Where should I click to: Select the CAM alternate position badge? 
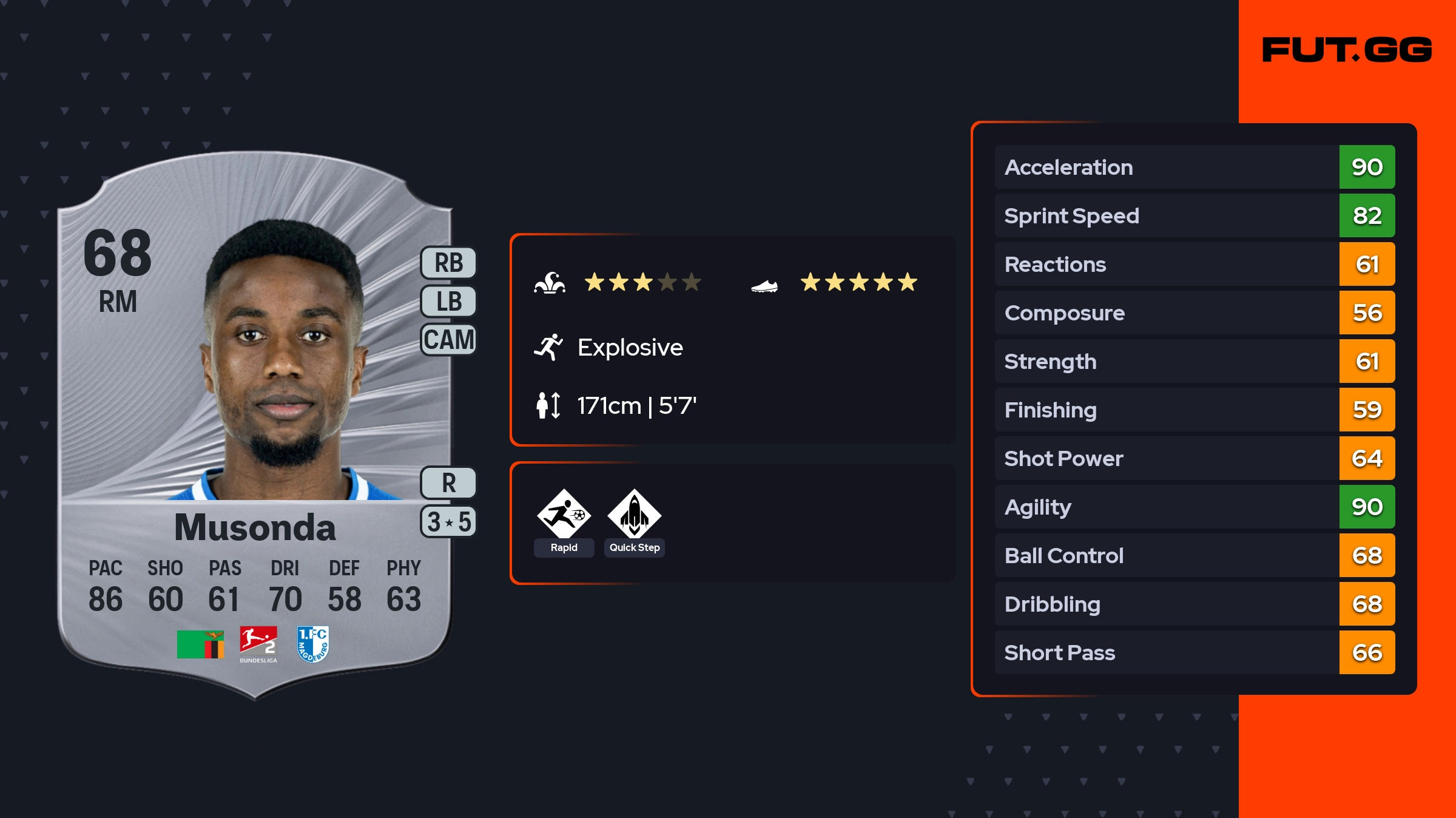pyautogui.click(x=448, y=340)
